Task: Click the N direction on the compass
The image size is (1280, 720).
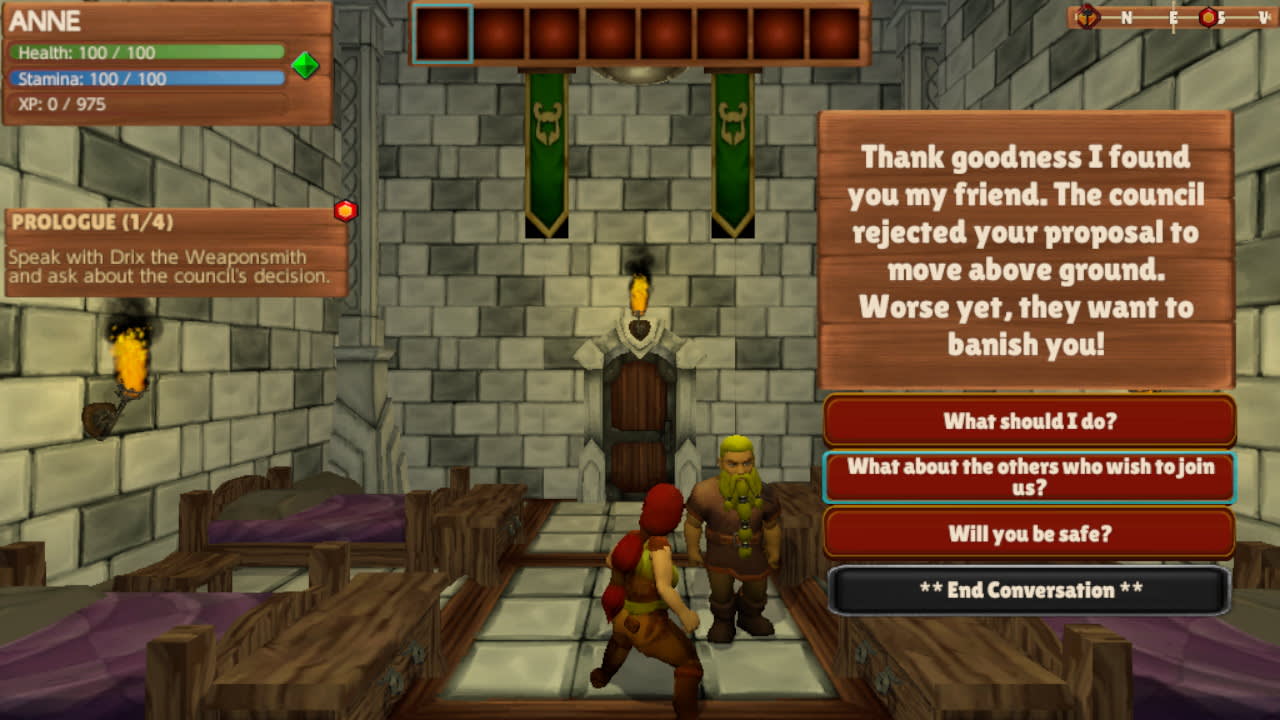Action: [1126, 16]
